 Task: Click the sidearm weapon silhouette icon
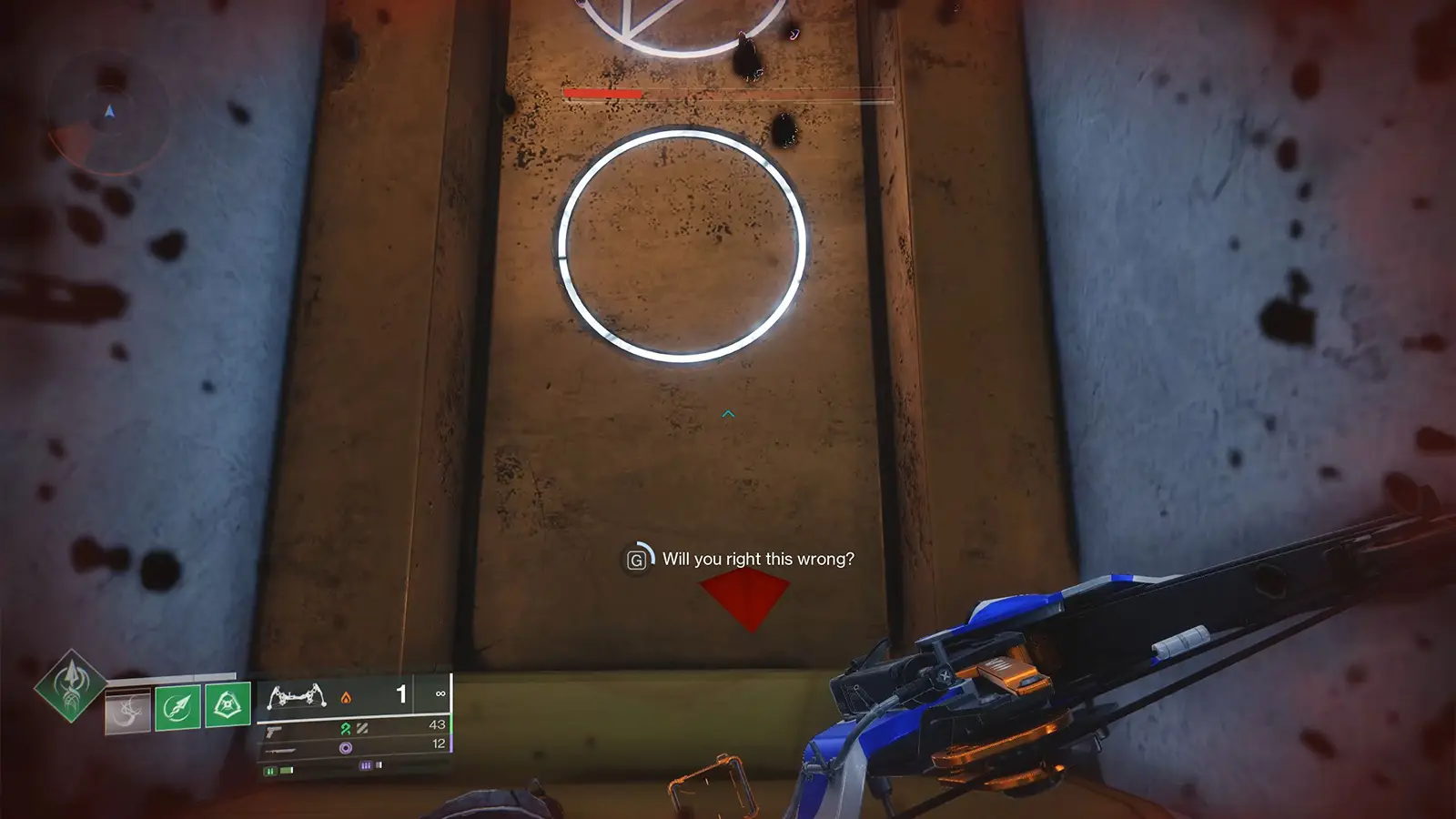(x=271, y=733)
